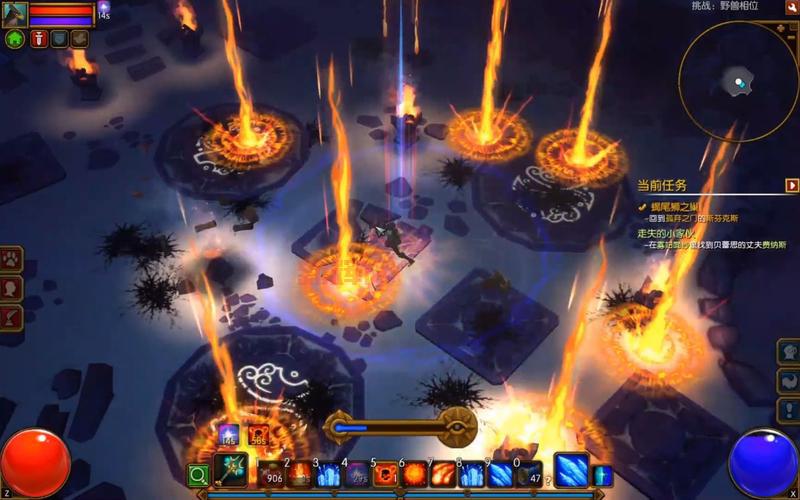This screenshot has width=800, height=500.
Task: Collapse the current quest tracker with the red arrow
Action: click(x=791, y=185)
